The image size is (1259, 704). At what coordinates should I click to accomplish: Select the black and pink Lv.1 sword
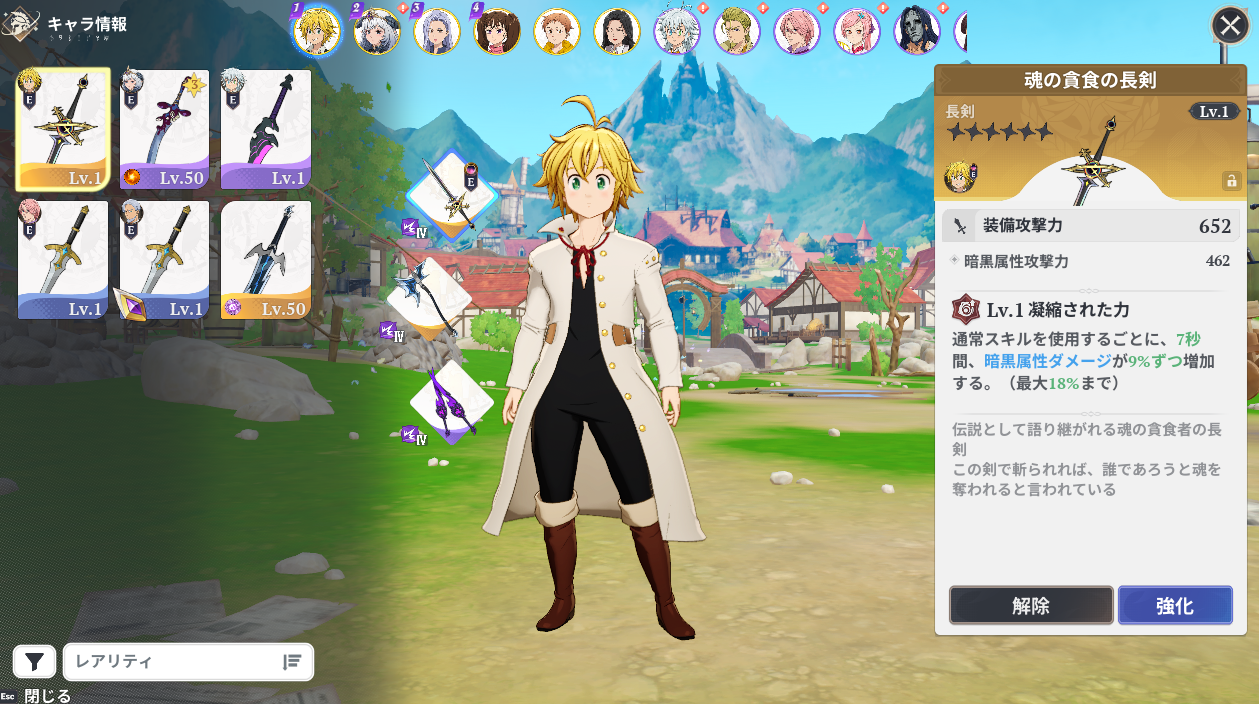tap(265, 129)
